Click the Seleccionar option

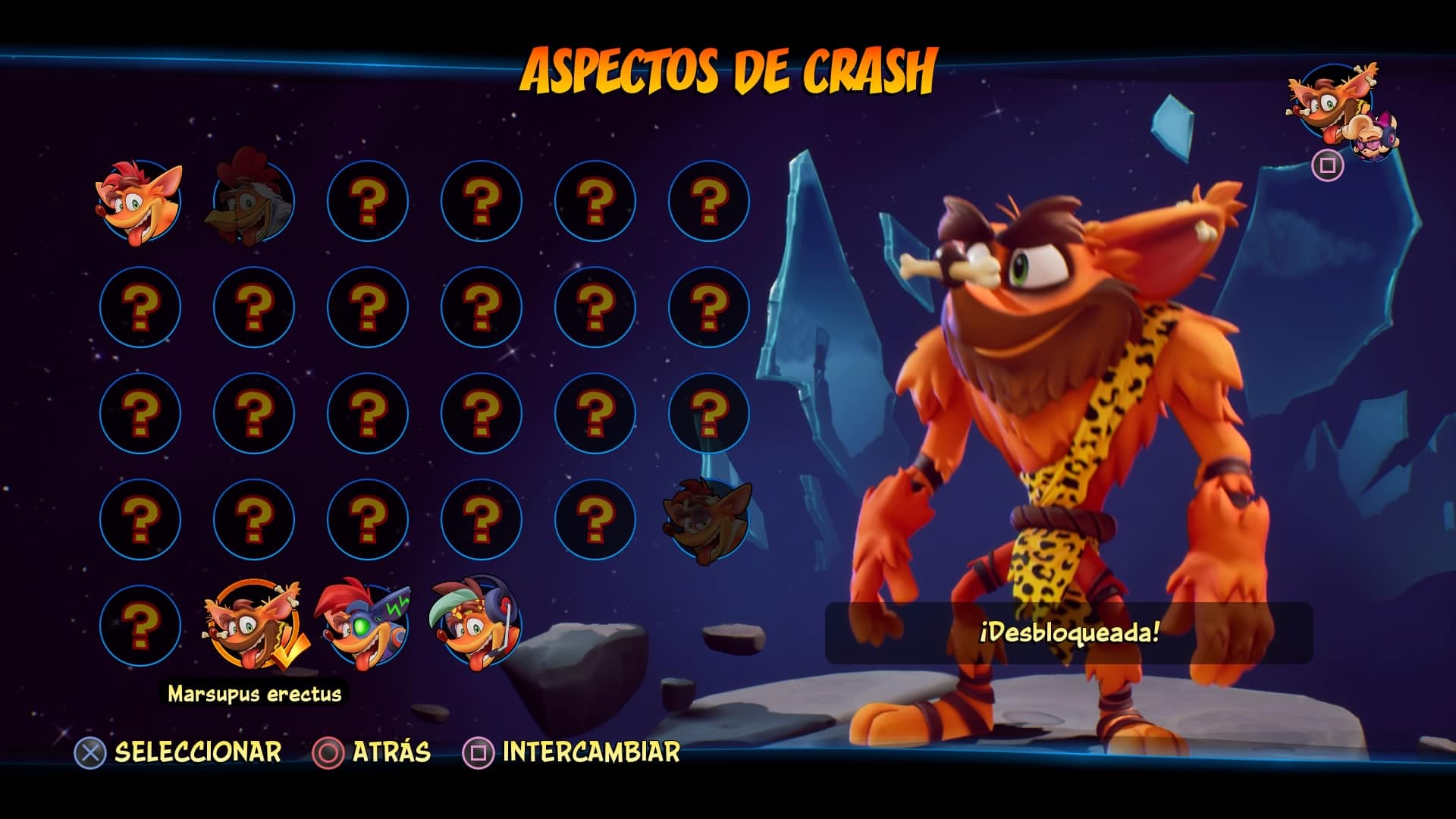(x=179, y=752)
